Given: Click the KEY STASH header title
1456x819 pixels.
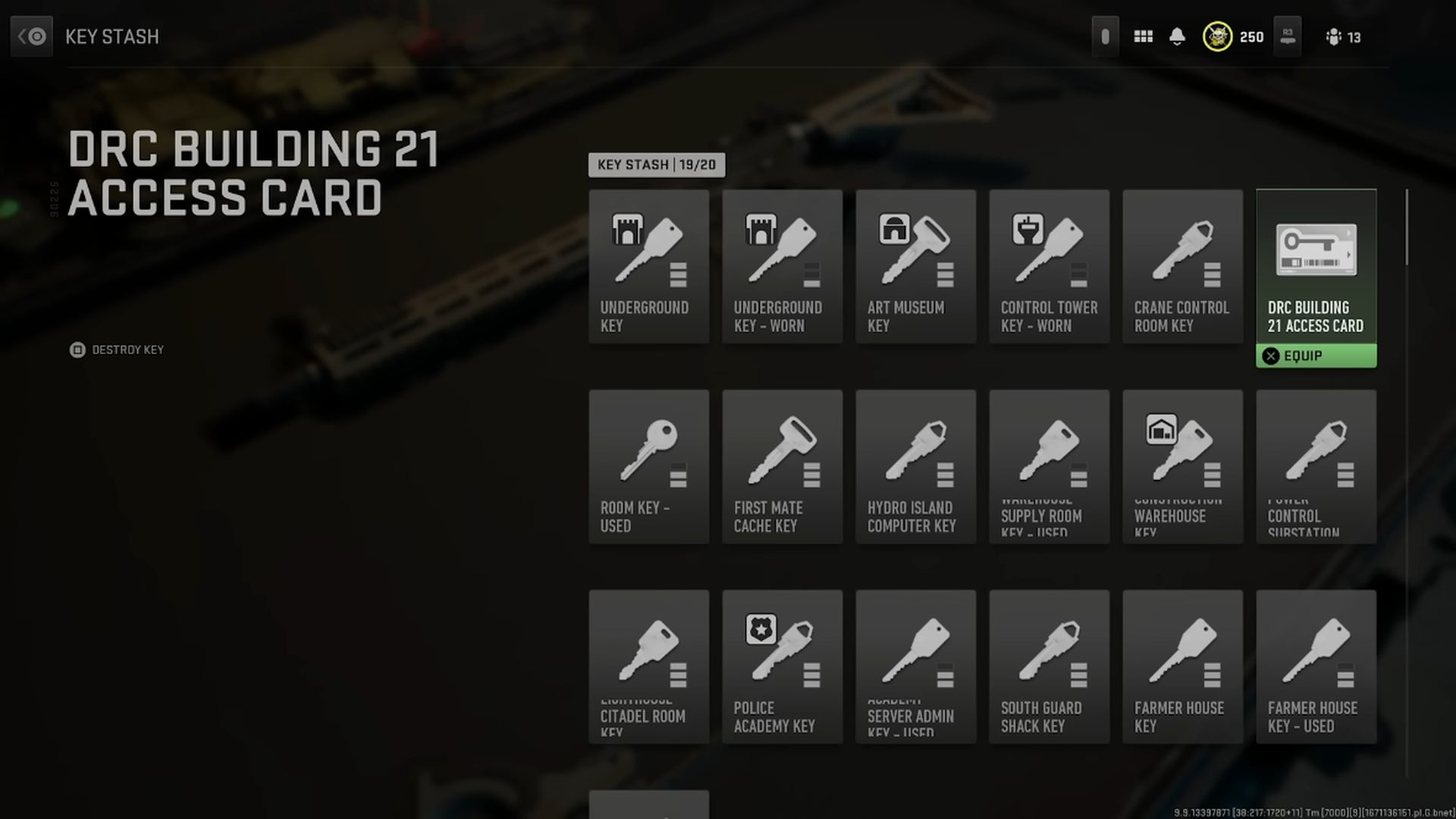Looking at the screenshot, I should tap(111, 36).
